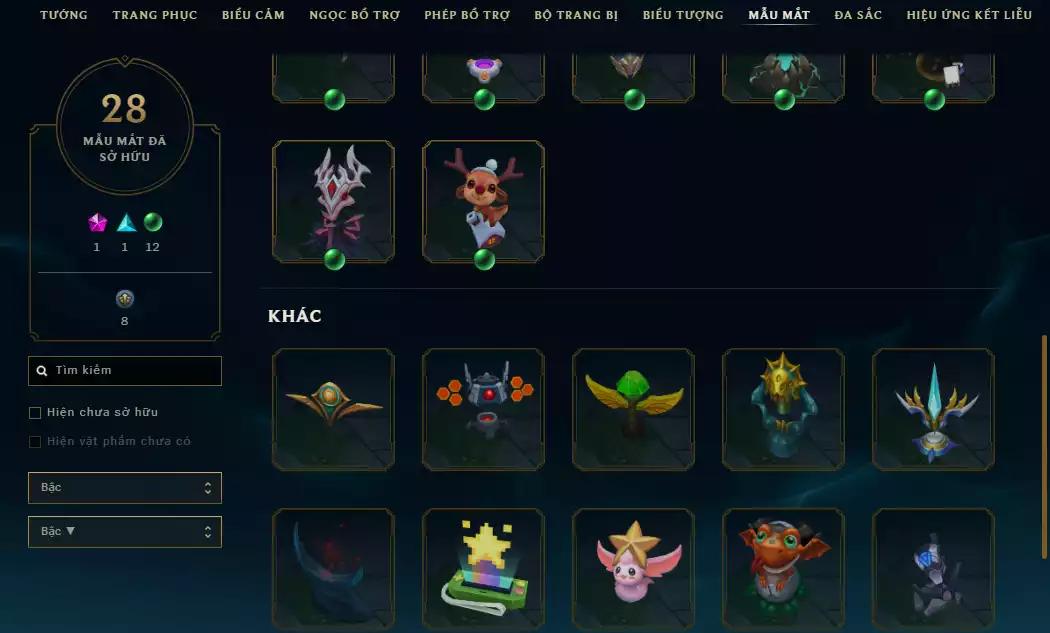Screen dimensions: 1050x633
Task: Open the Bậc filter dropdown
Action: point(125,488)
